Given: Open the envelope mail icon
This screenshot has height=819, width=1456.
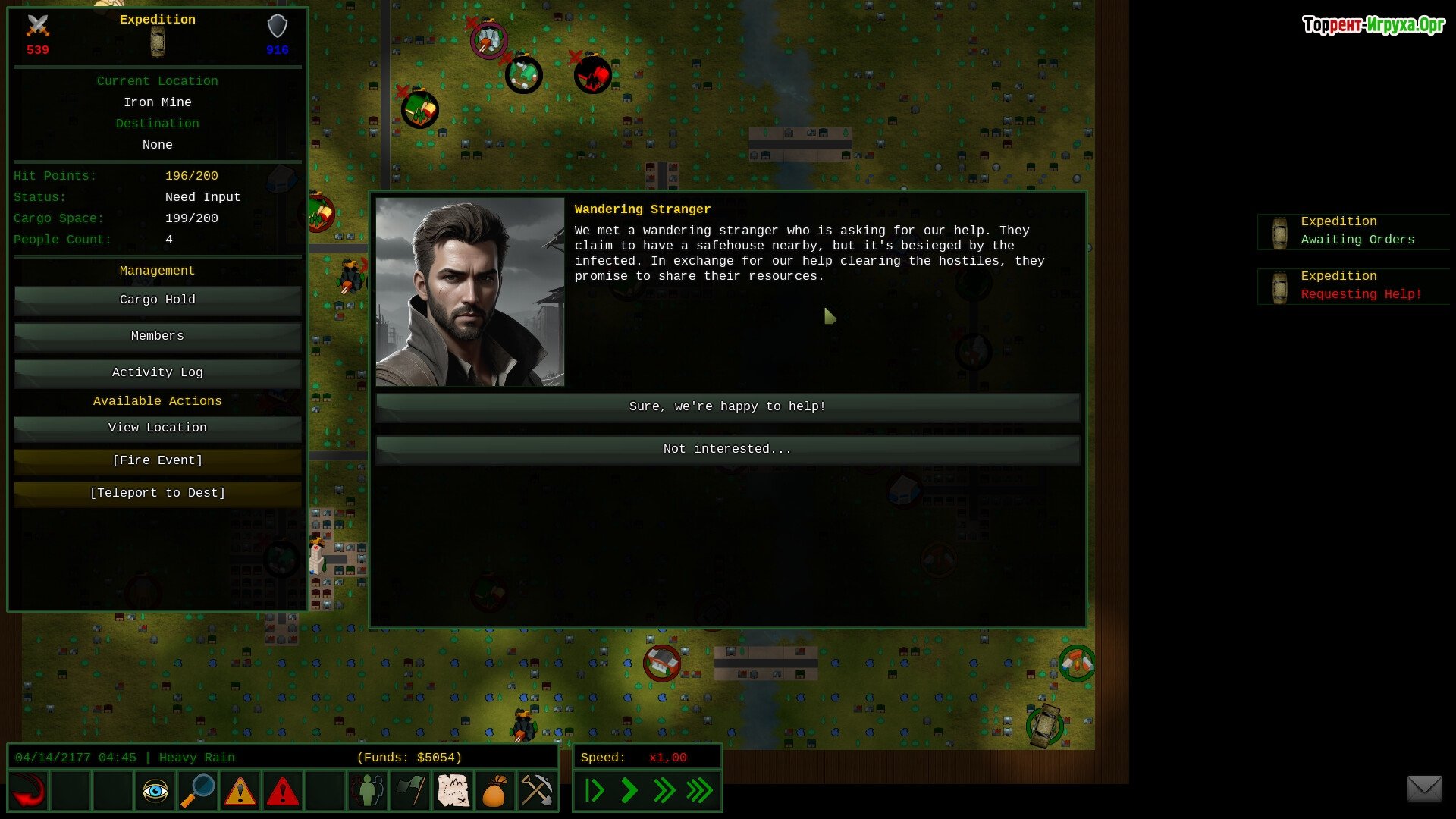Looking at the screenshot, I should tap(1424, 789).
